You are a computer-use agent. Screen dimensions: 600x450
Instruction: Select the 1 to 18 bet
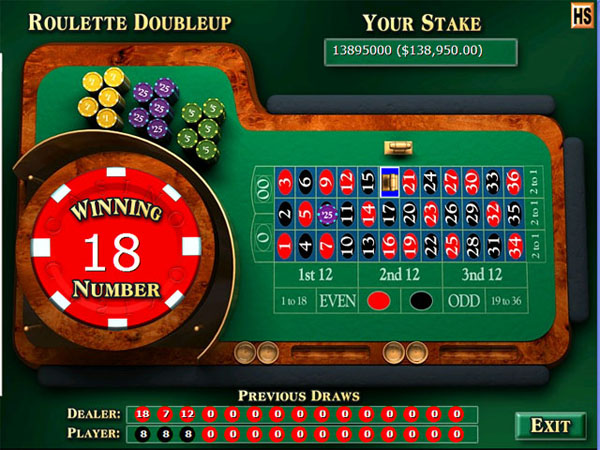pyautogui.click(x=294, y=301)
